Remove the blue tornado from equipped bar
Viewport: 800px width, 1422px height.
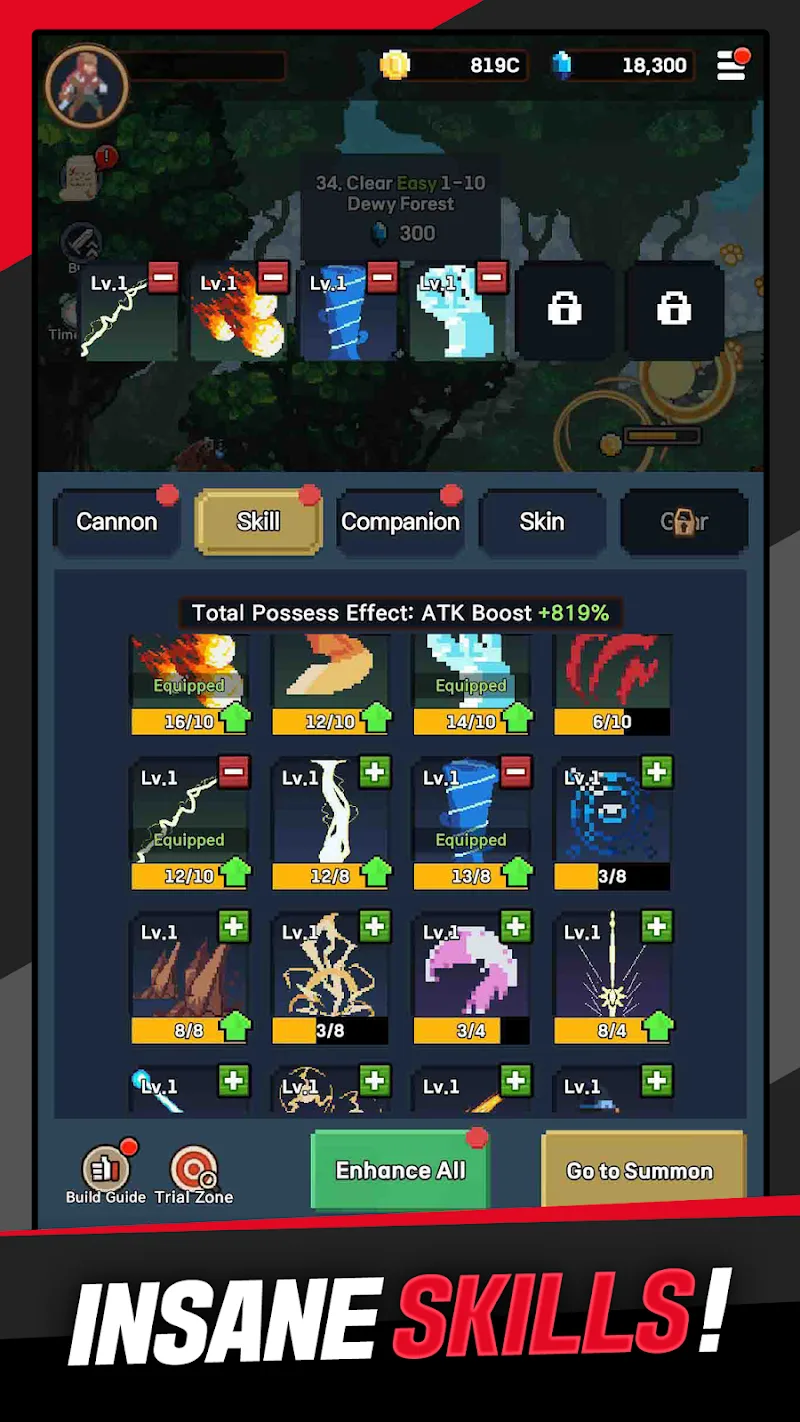[382, 277]
